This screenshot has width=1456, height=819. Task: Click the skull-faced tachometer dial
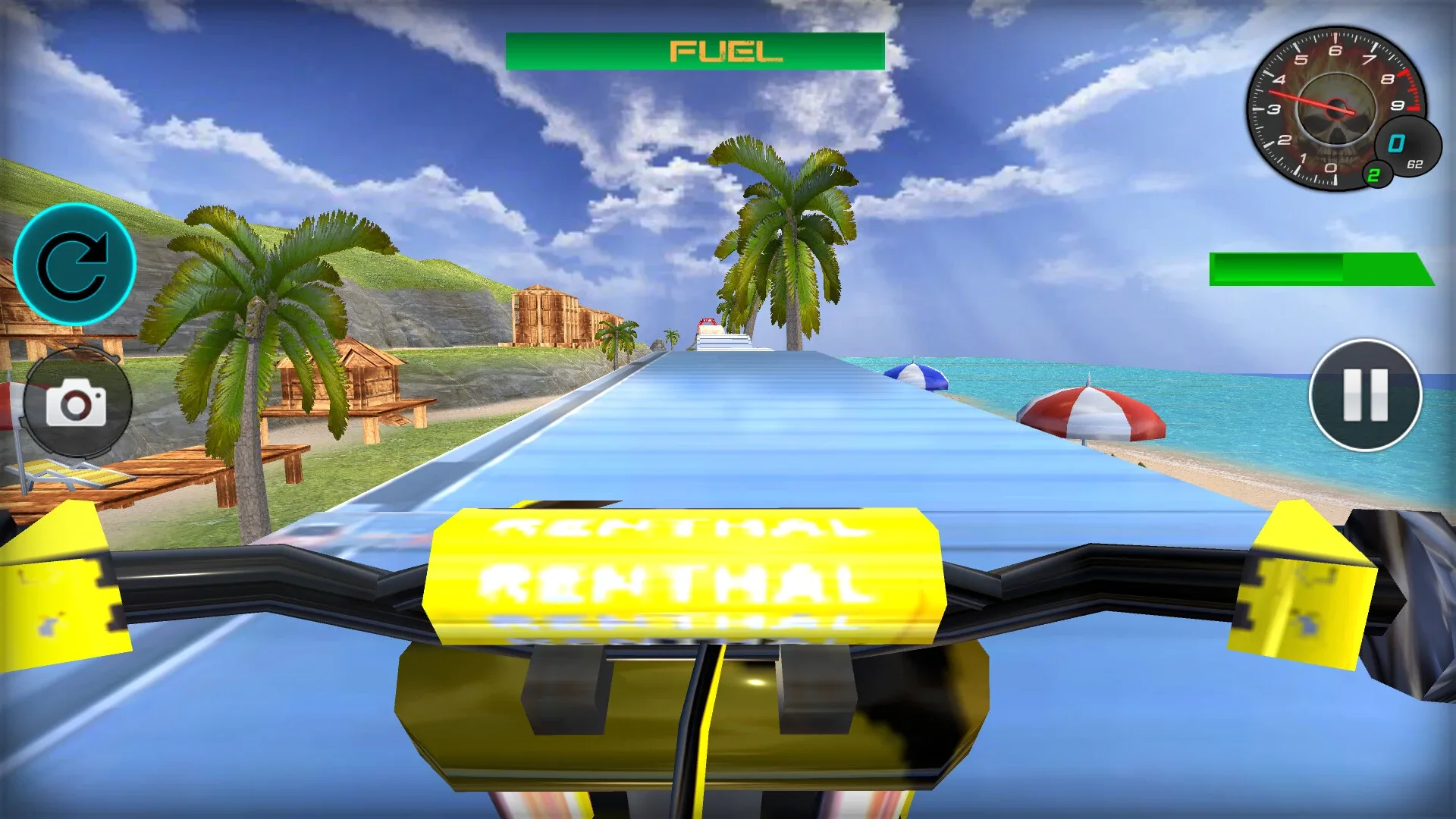point(1335,106)
